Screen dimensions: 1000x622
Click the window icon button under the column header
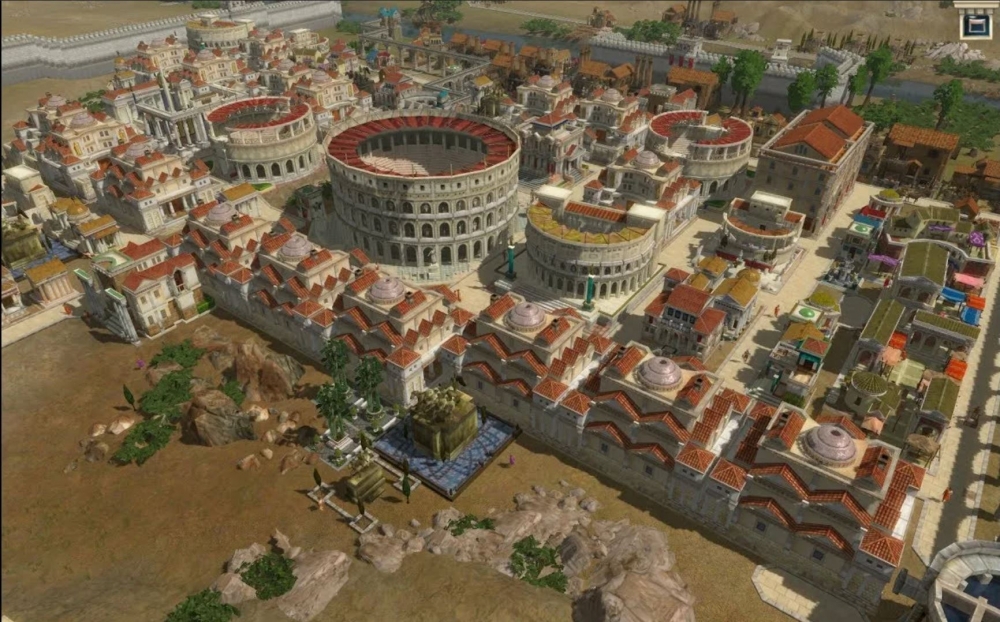pos(974,25)
